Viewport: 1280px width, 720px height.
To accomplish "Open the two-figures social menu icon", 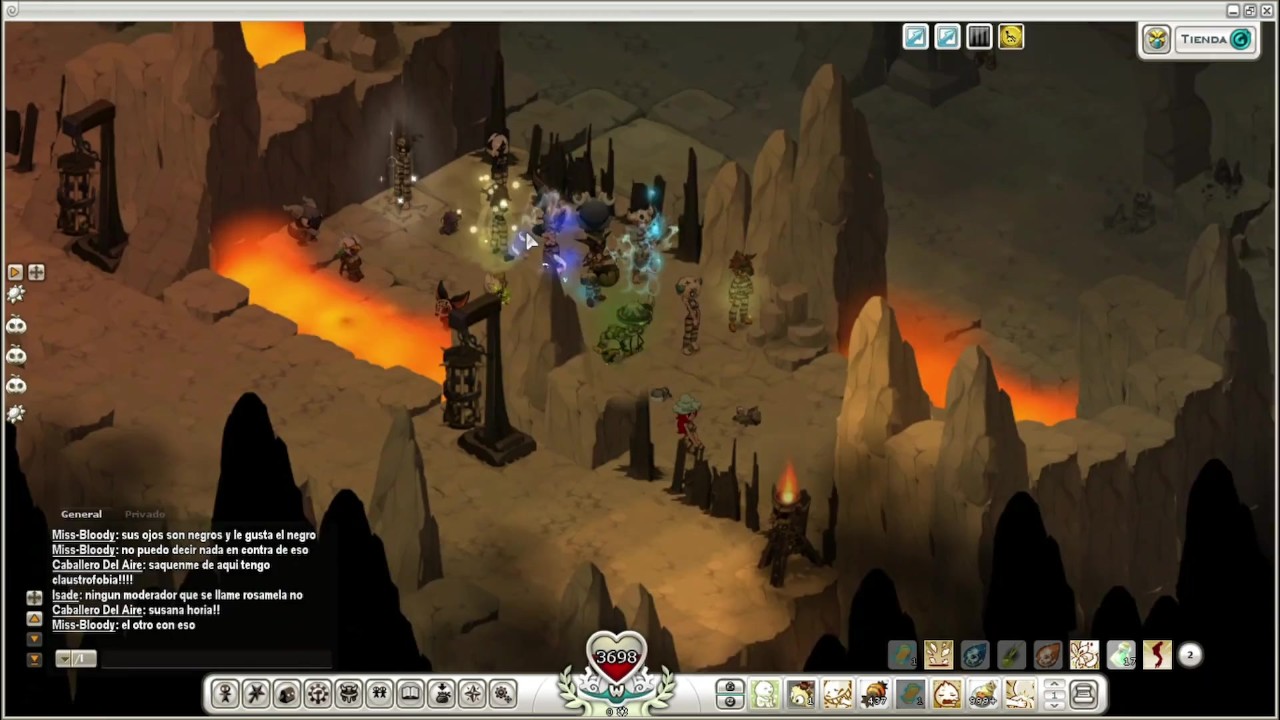I will (x=379, y=693).
